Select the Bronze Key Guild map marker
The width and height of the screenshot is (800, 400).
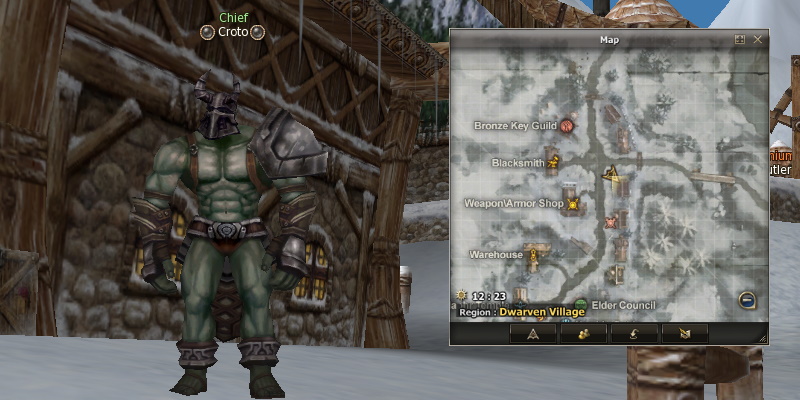[x=567, y=126]
